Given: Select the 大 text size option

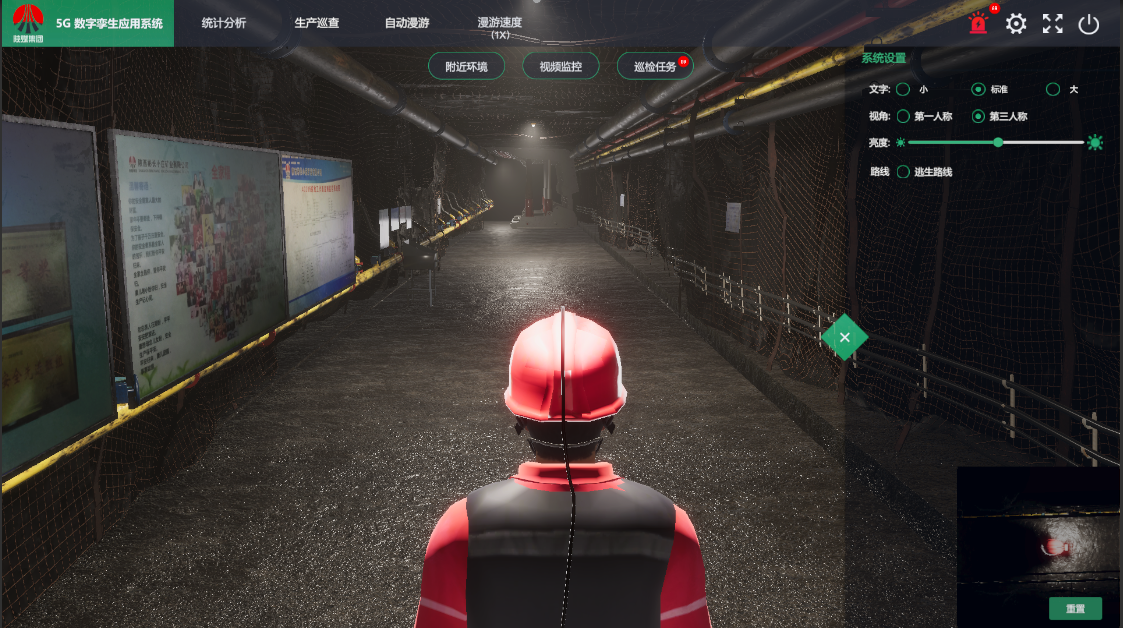Looking at the screenshot, I should click(1053, 90).
